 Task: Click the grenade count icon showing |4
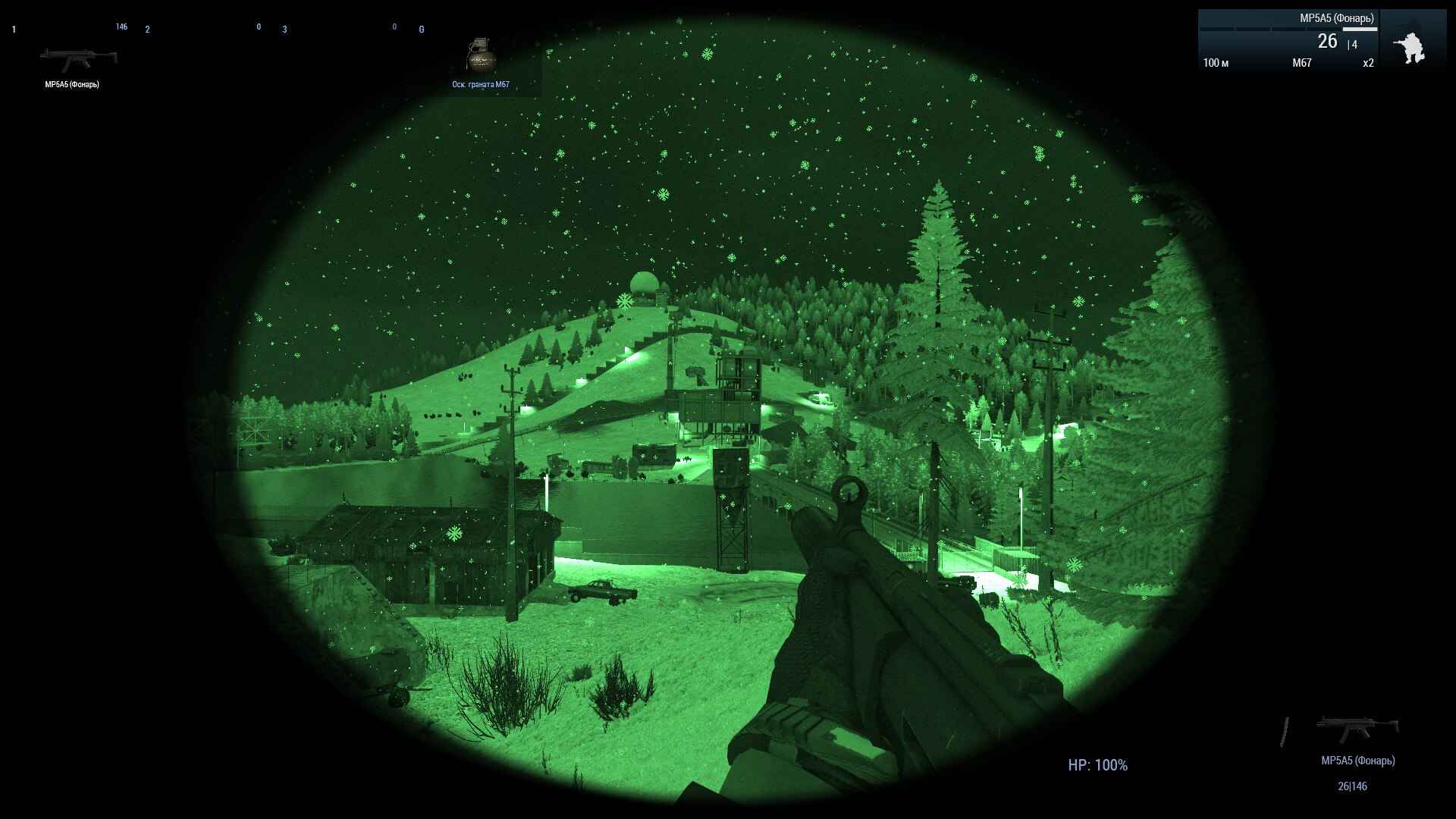(1352, 45)
